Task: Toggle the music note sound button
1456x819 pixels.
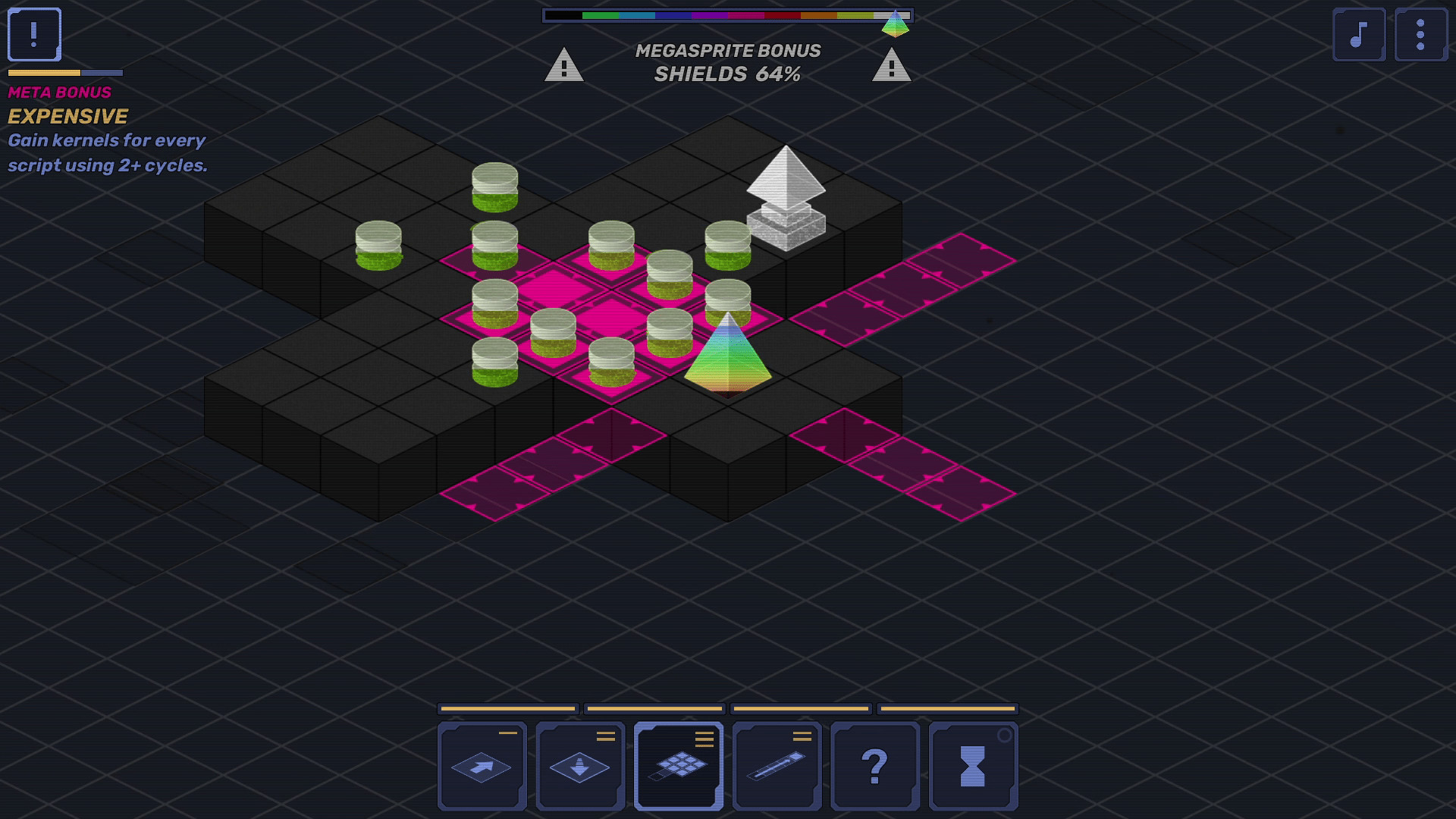Action: (1358, 33)
